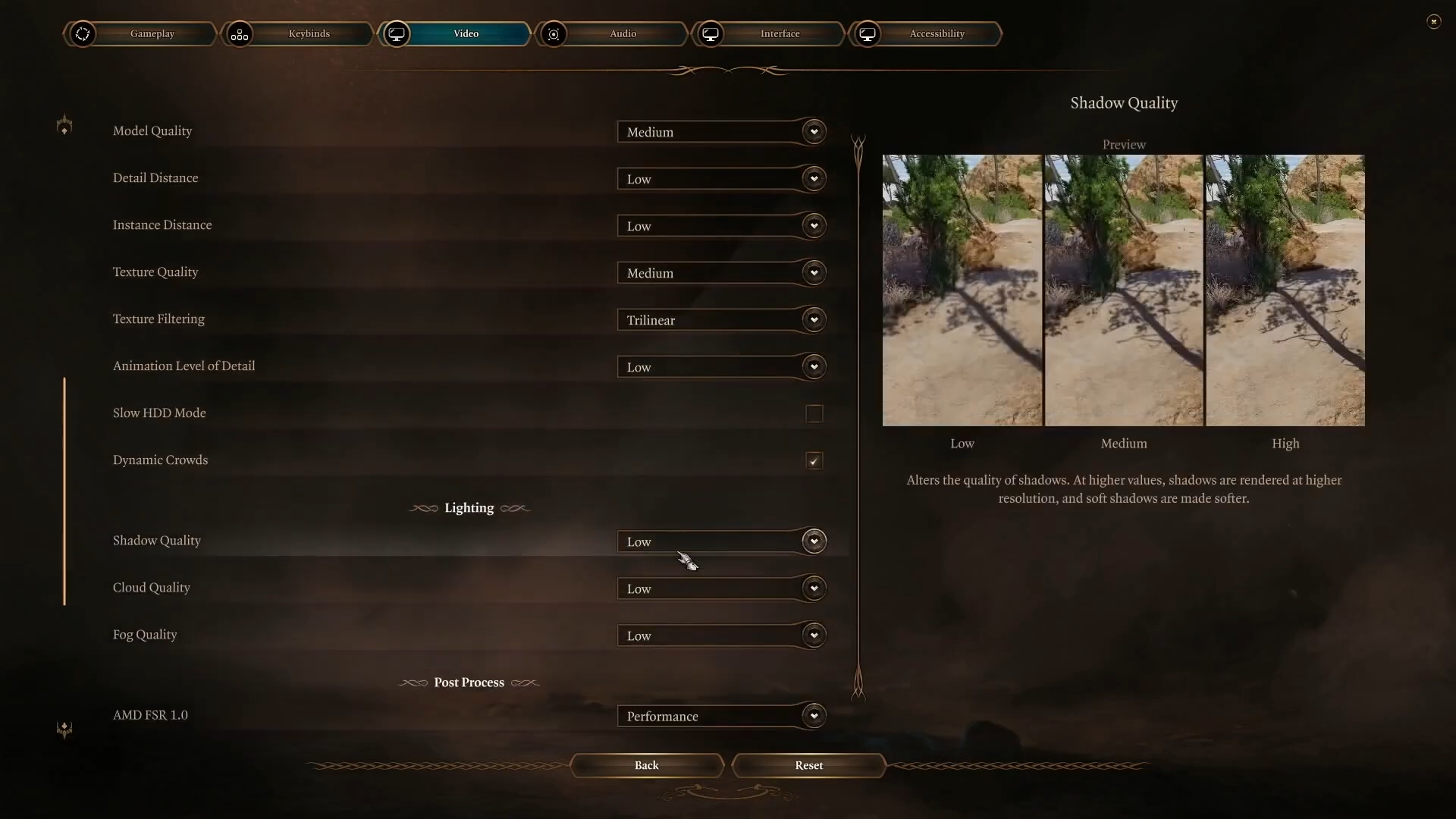Toggle the Dynamic Crowds checkbox
The image size is (1456, 819).
click(x=814, y=460)
